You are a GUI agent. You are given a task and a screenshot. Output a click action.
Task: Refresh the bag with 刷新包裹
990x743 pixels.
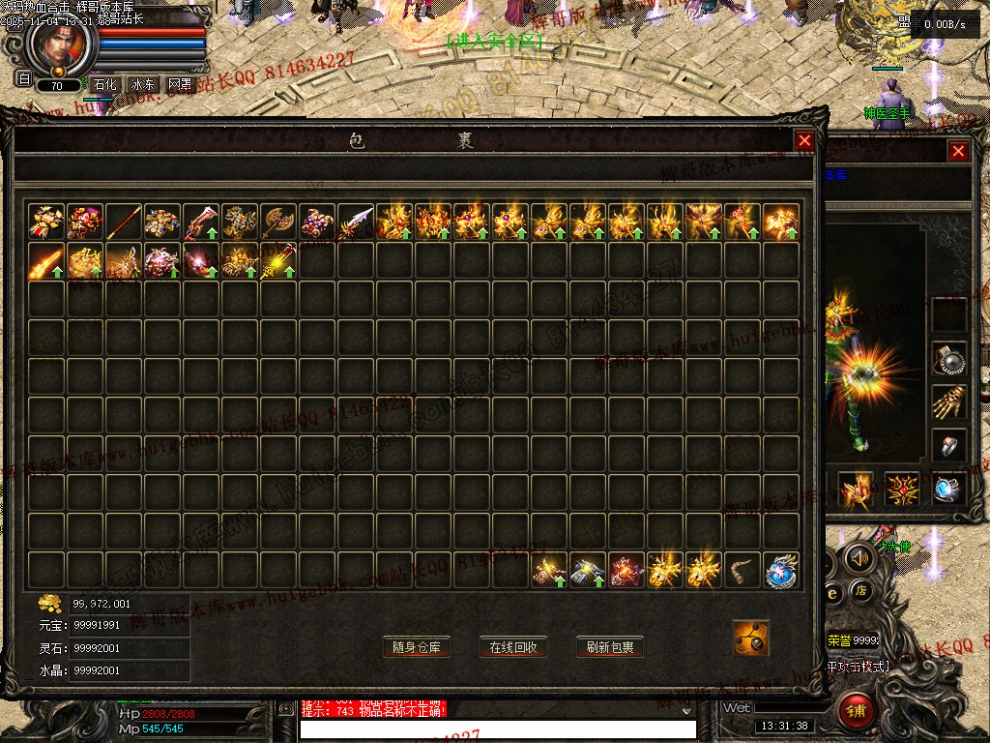tap(610, 647)
